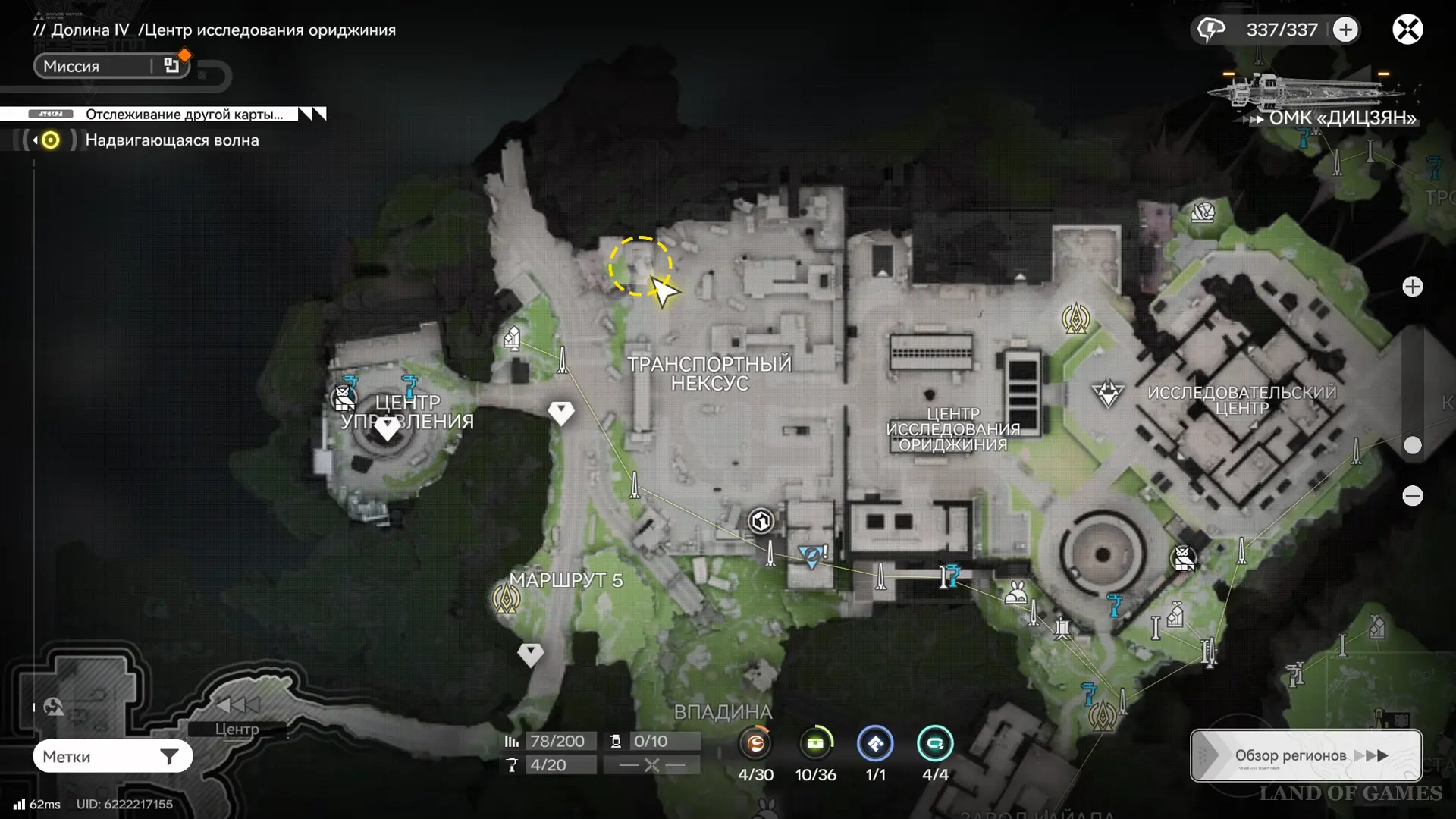The image size is (1456, 819).
Task: Zoom out the map with minus
Action: click(x=1412, y=496)
